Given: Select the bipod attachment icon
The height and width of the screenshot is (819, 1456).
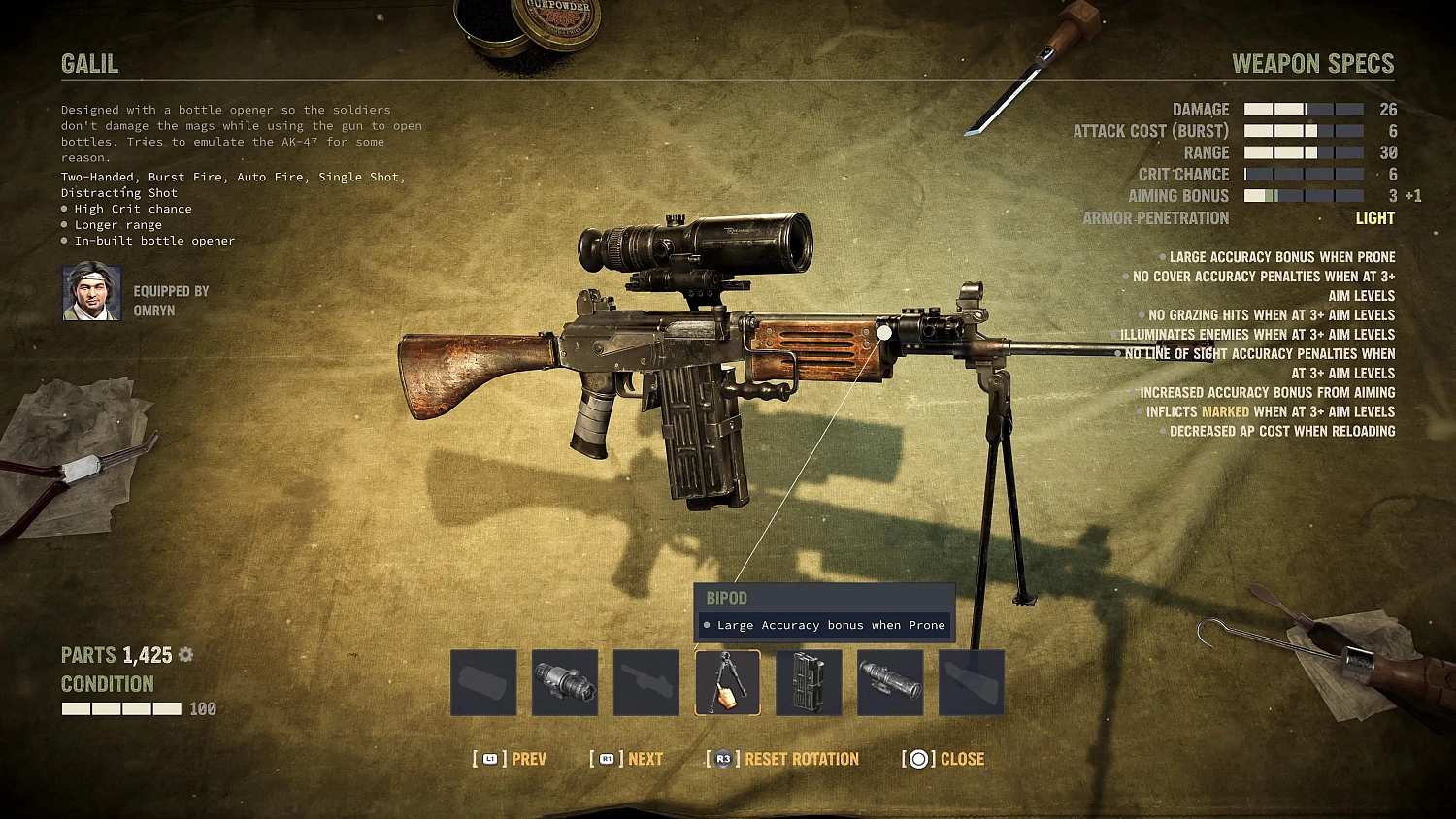Looking at the screenshot, I should (x=727, y=682).
